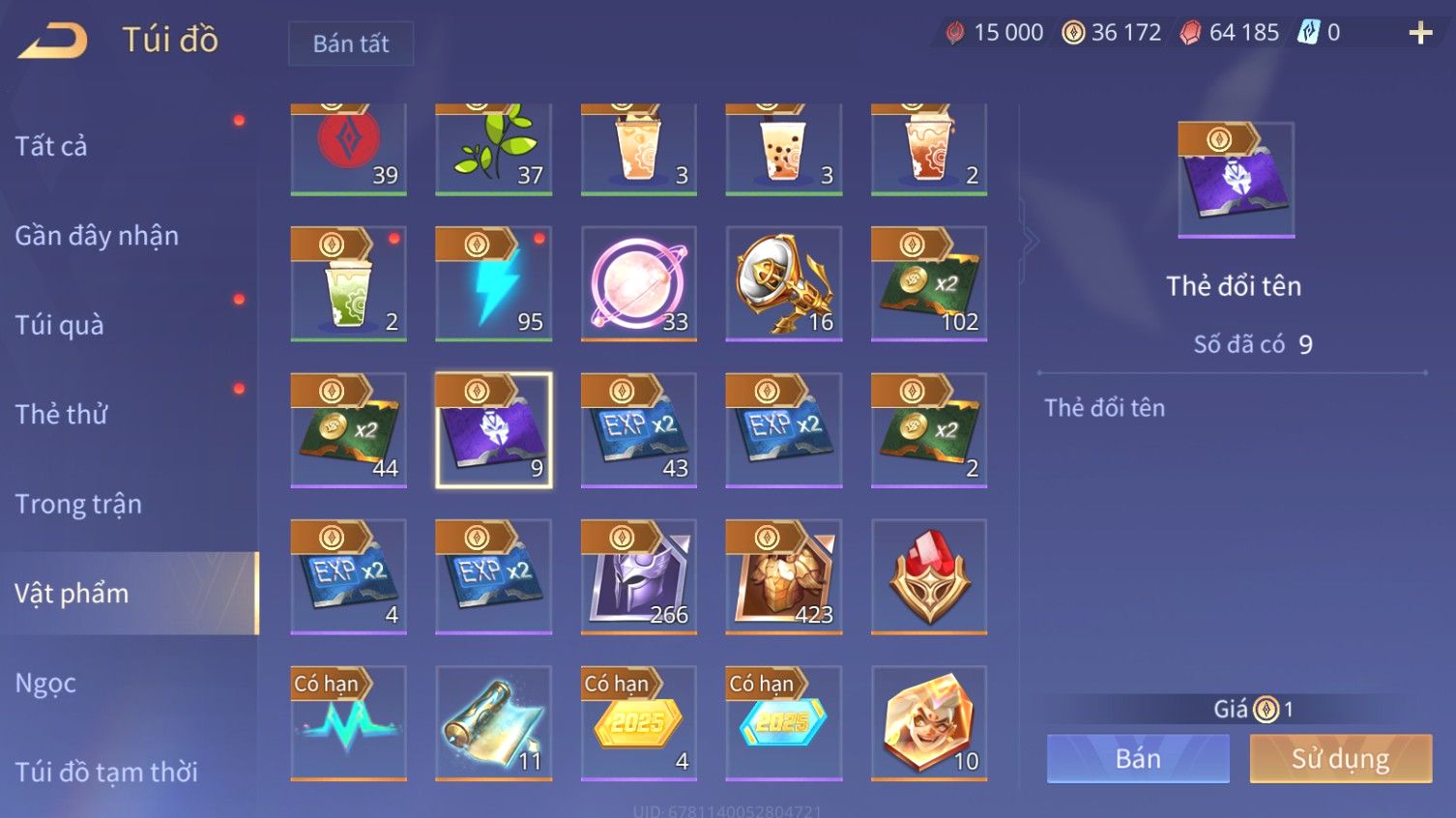1456x818 pixels.
Task: Click the Bán tất button
Action: [x=351, y=44]
